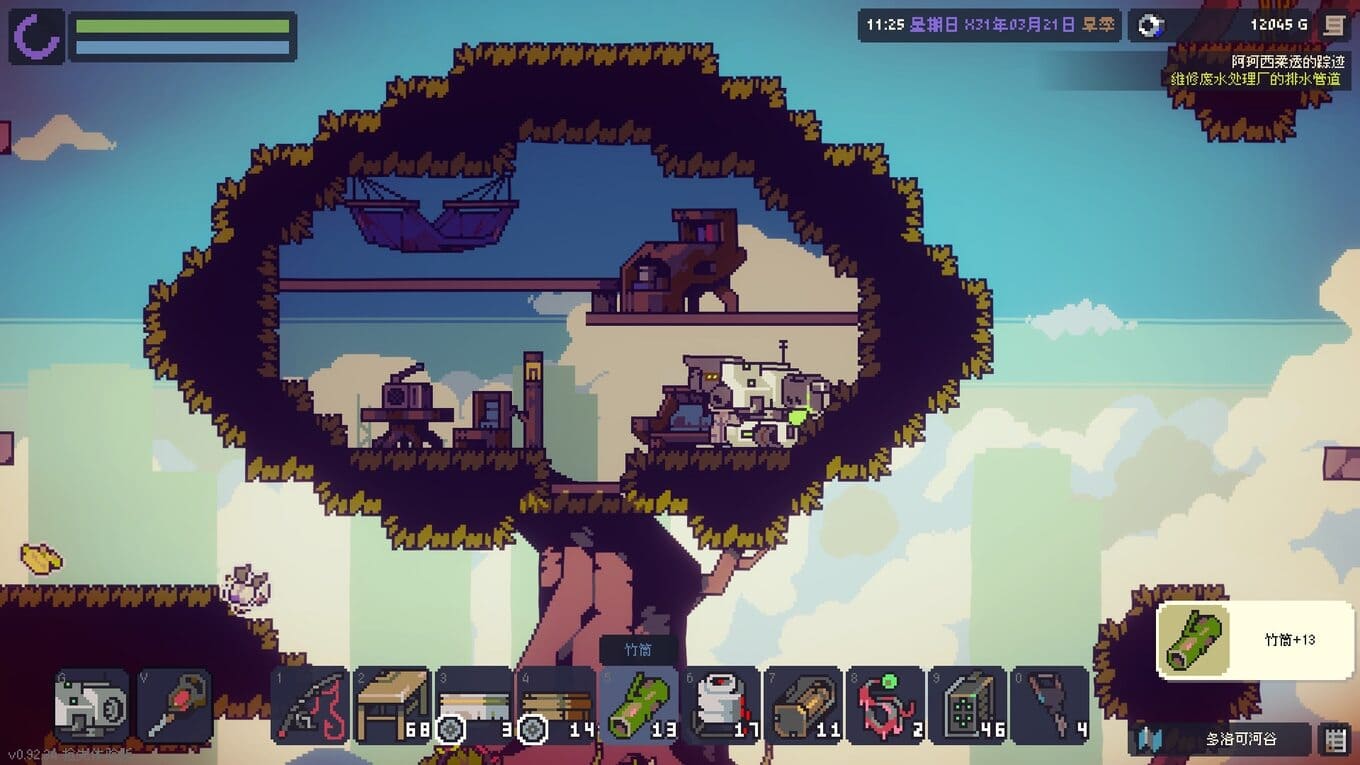Activate the camera gadget in slot G
This screenshot has height=765, width=1360.
(x=92, y=706)
